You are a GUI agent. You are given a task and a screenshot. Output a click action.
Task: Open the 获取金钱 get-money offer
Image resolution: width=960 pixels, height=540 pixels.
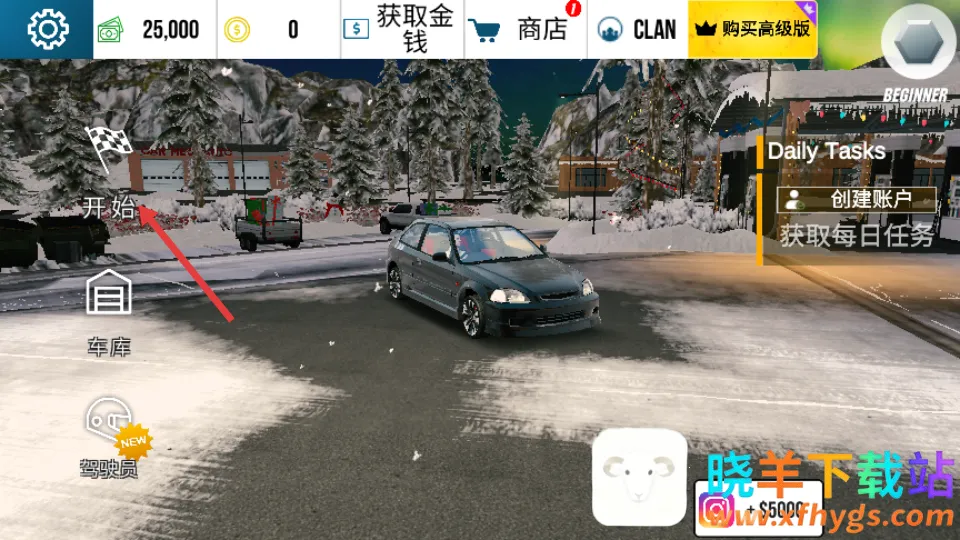click(402, 30)
